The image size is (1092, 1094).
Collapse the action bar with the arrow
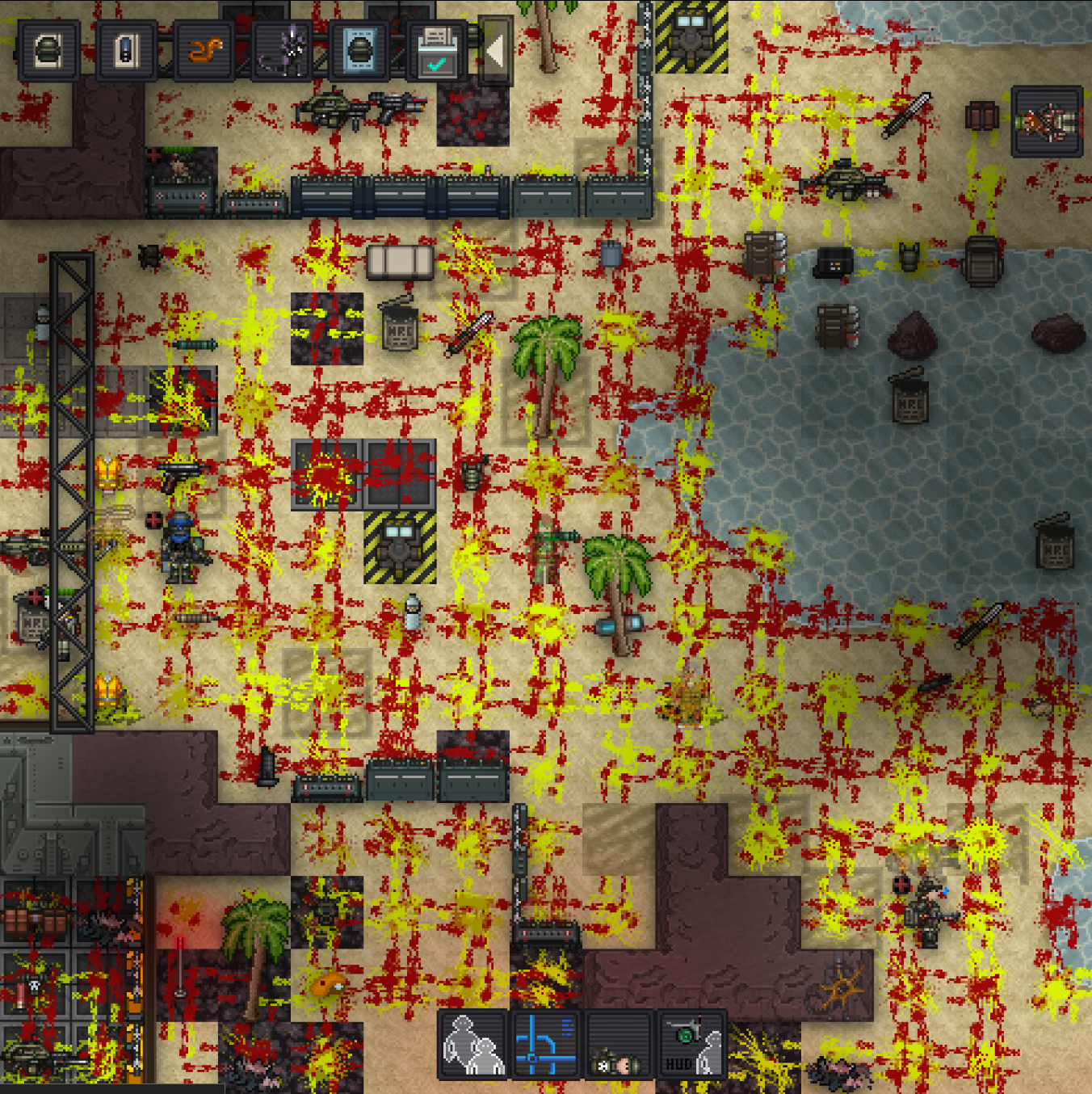496,51
